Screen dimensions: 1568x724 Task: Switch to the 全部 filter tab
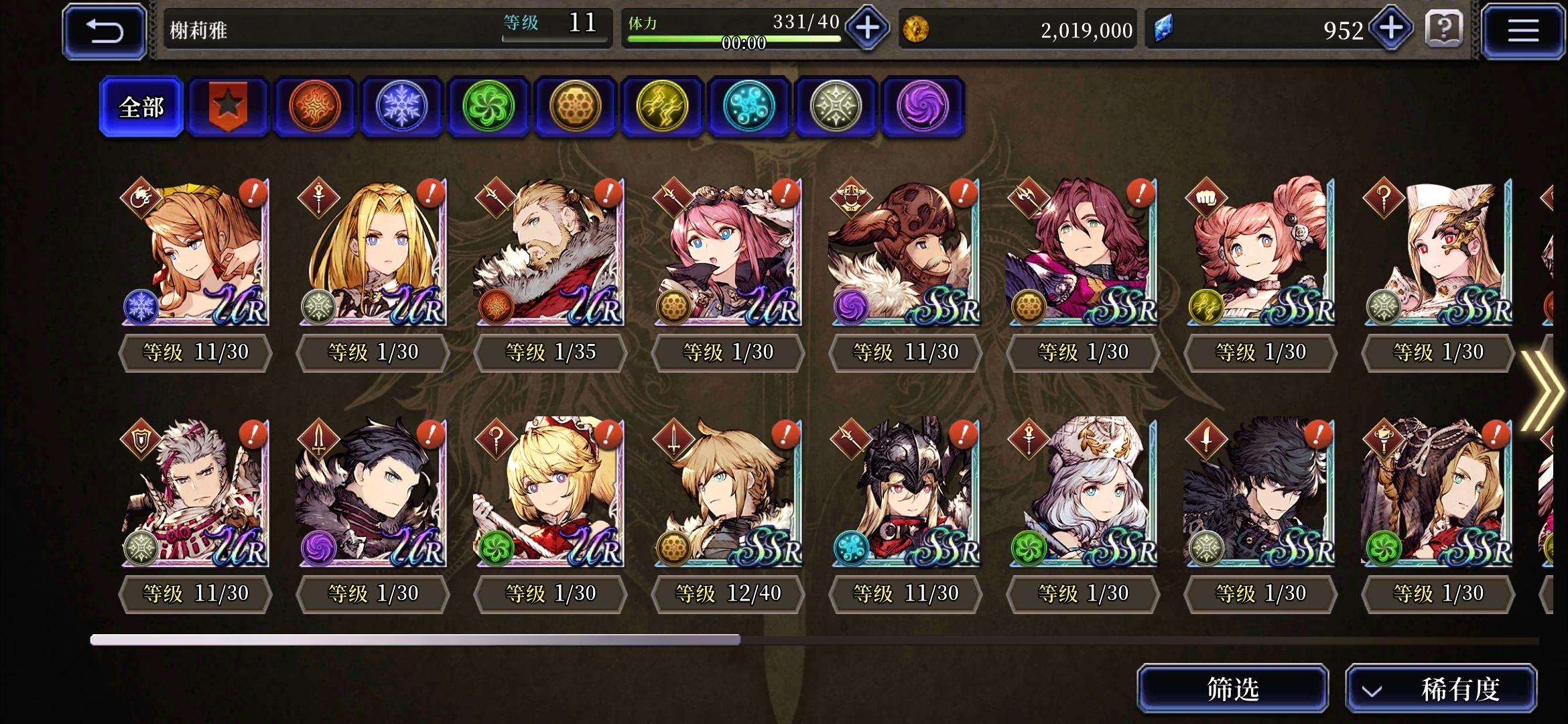click(141, 107)
